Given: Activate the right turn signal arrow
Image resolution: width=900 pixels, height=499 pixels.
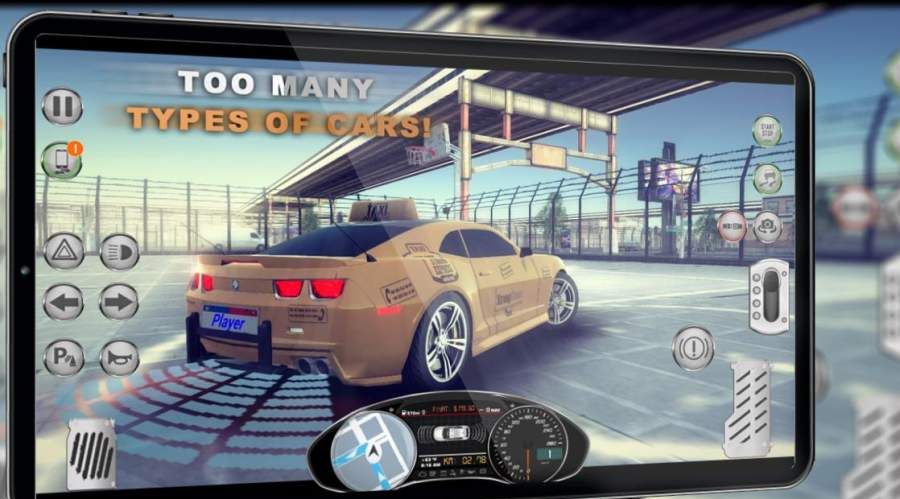Looking at the screenshot, I should pyautogui.click(x=119, y=302).
